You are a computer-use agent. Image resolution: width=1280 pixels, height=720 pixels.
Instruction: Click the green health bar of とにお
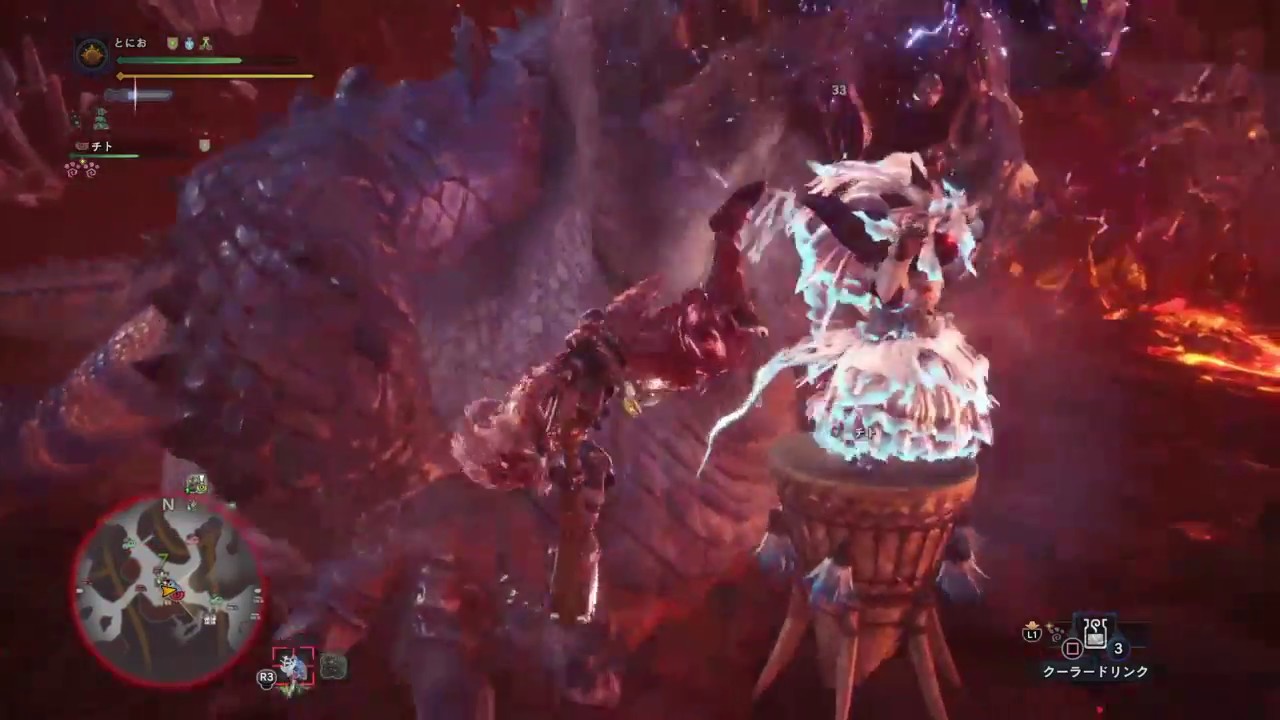pos(180,59)
